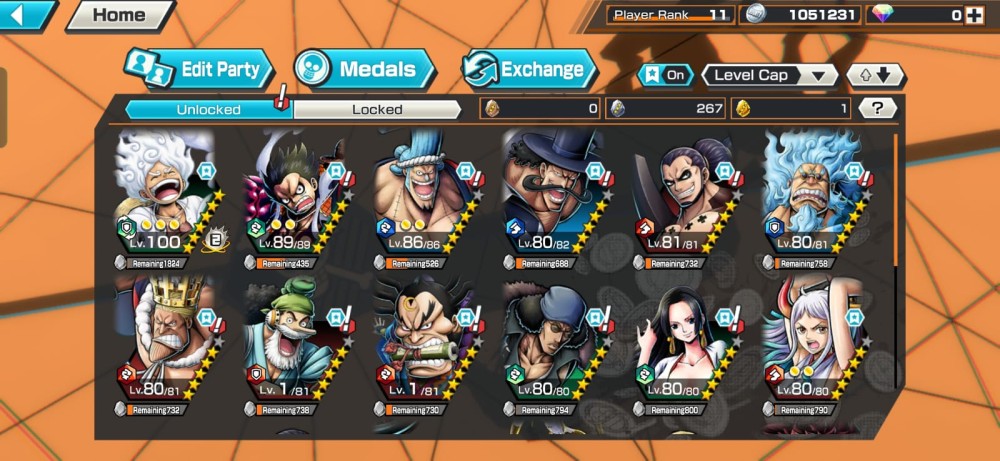Choose the Lv.86 blue-haired Franky card
This screenshot has height=461, width=1000.
point(424,195)
